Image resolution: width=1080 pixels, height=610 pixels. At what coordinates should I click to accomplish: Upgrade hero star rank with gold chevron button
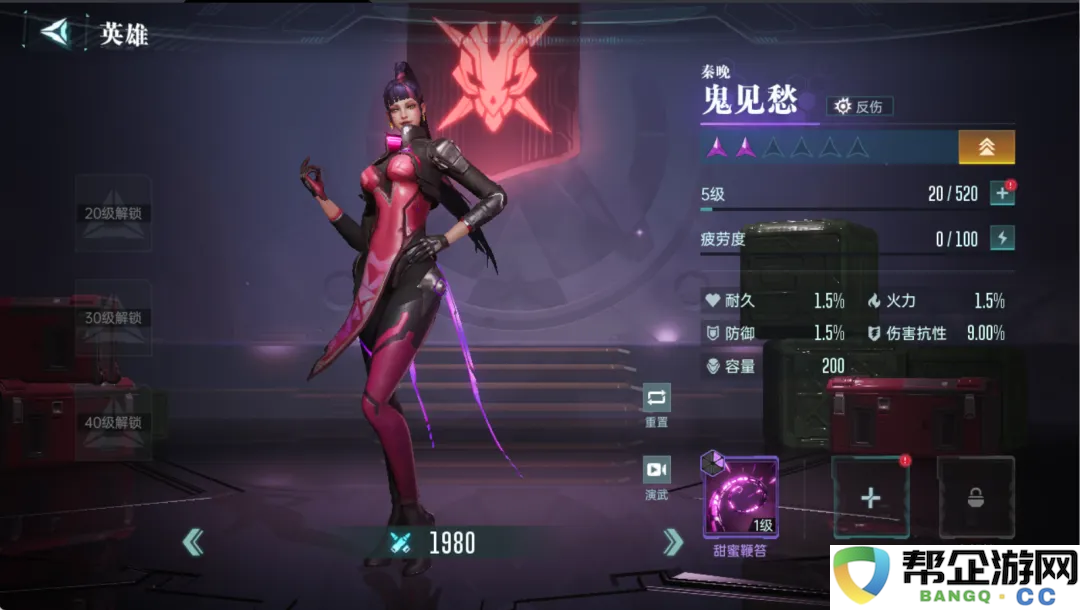click(x=986, y=147)
